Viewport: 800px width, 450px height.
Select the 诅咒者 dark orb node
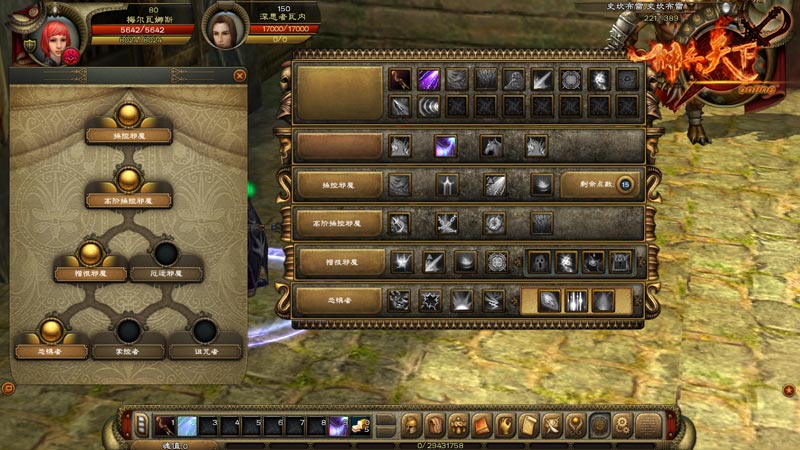[x=205, y=332]
